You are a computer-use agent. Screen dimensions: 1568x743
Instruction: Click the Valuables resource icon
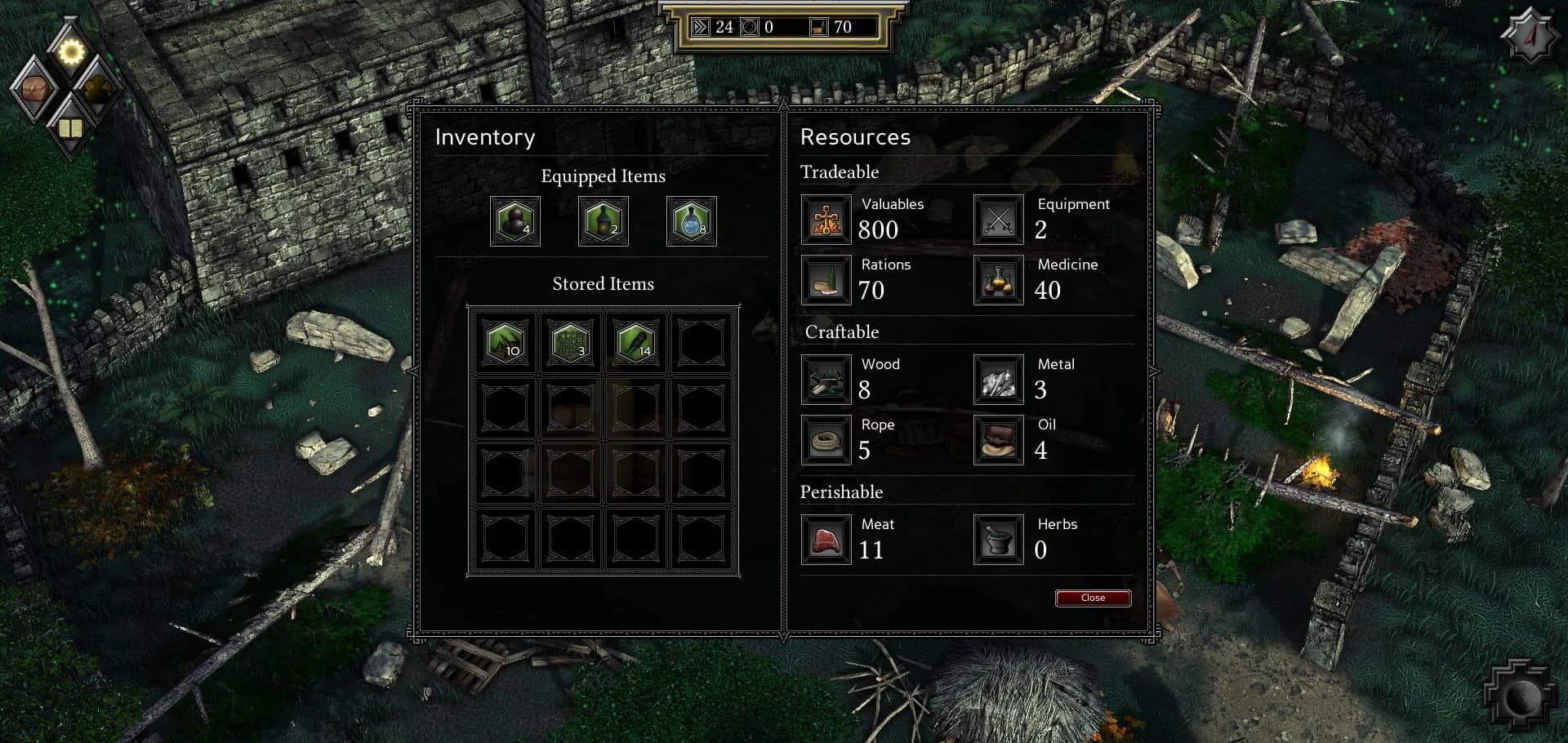pos(826,220)
